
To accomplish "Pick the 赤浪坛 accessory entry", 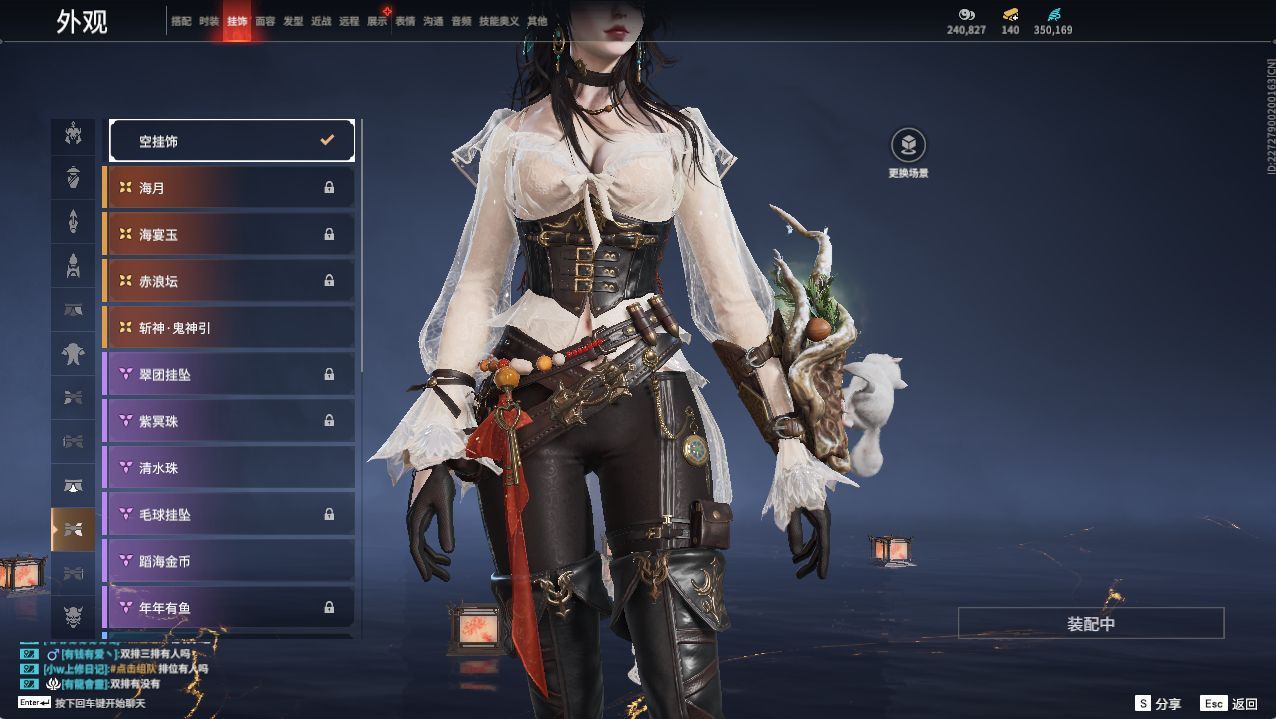I will point(229,281).
